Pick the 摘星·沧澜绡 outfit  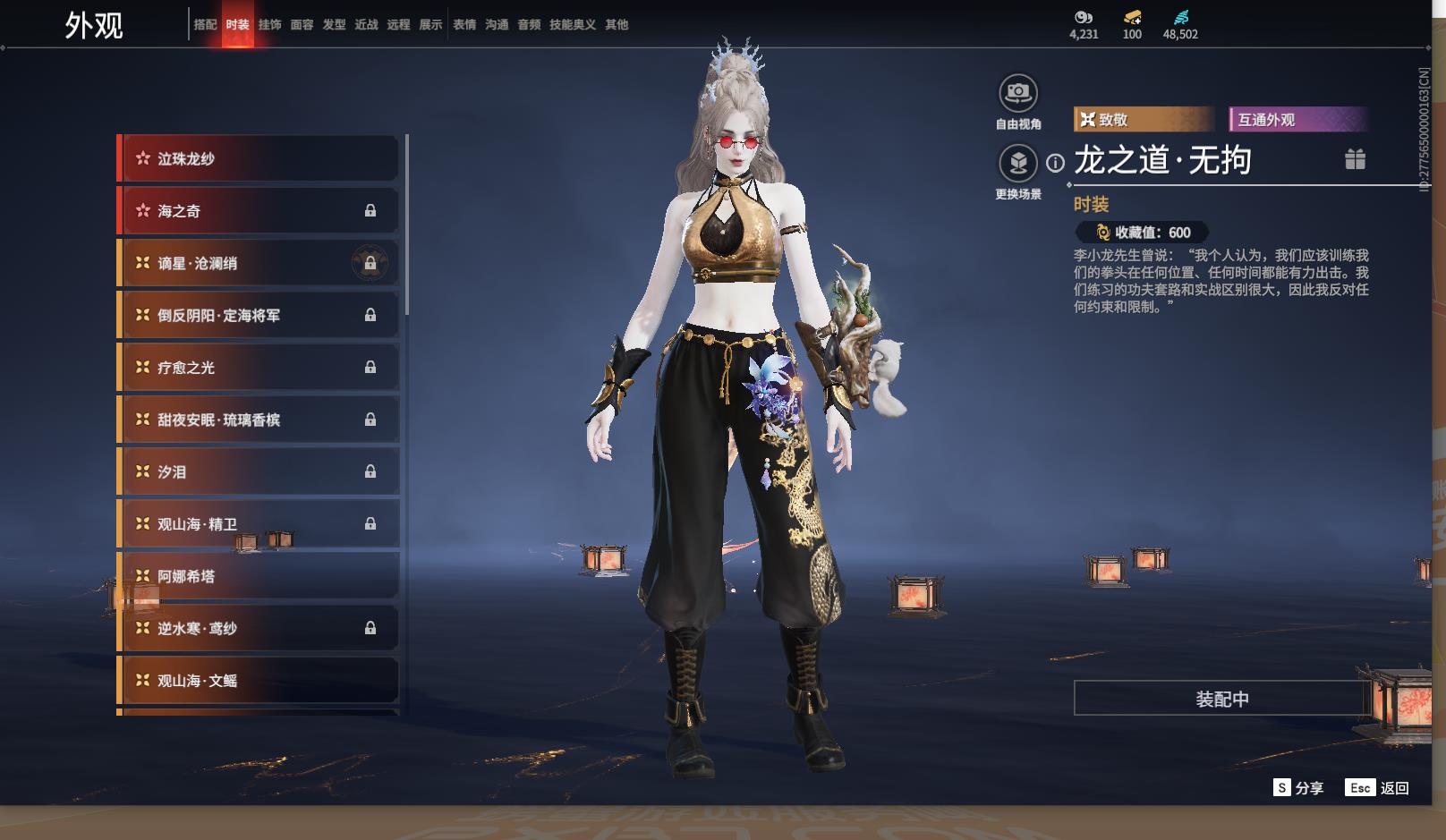[259, 263]
